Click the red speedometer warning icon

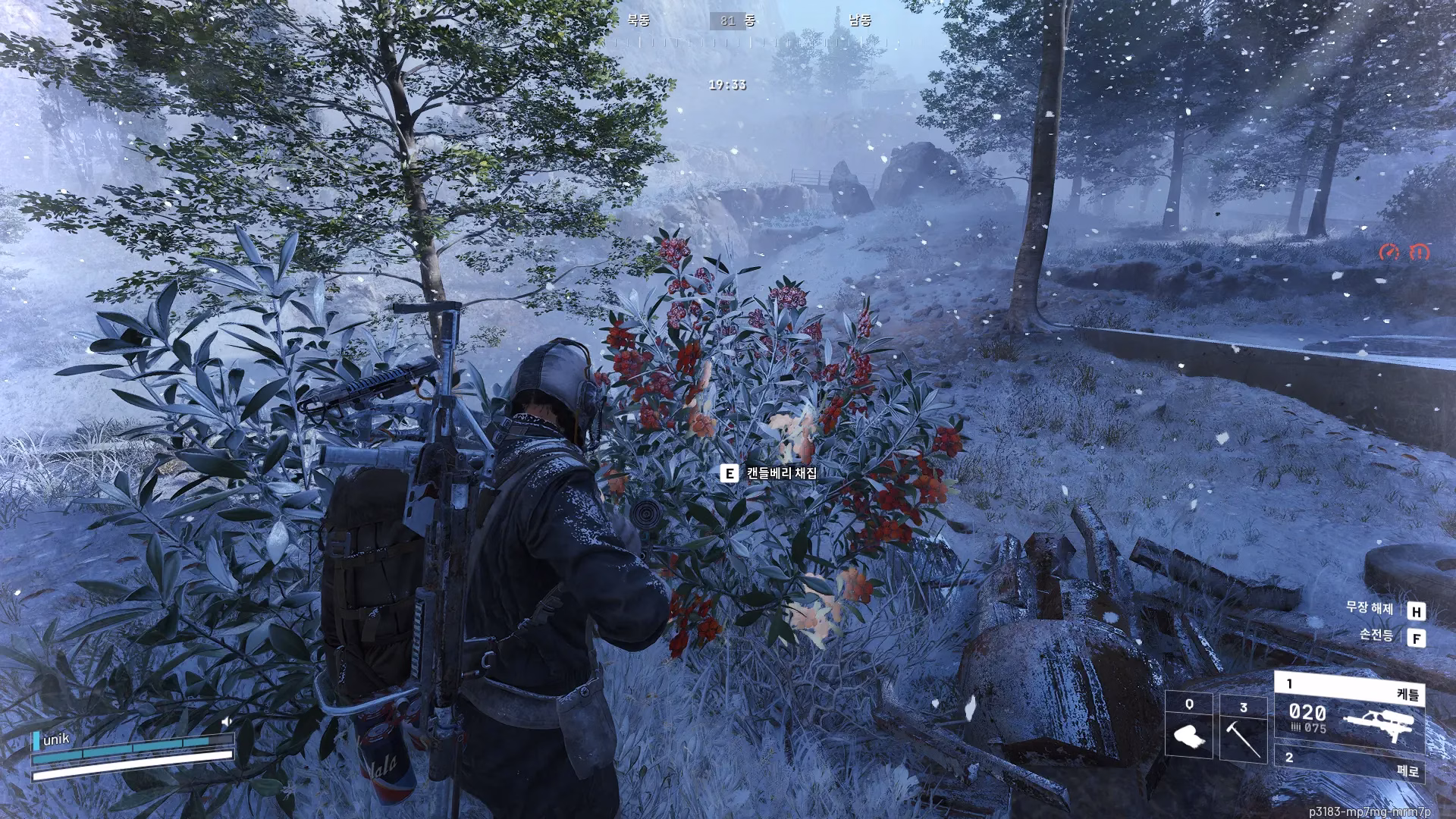click(1389, 253)
